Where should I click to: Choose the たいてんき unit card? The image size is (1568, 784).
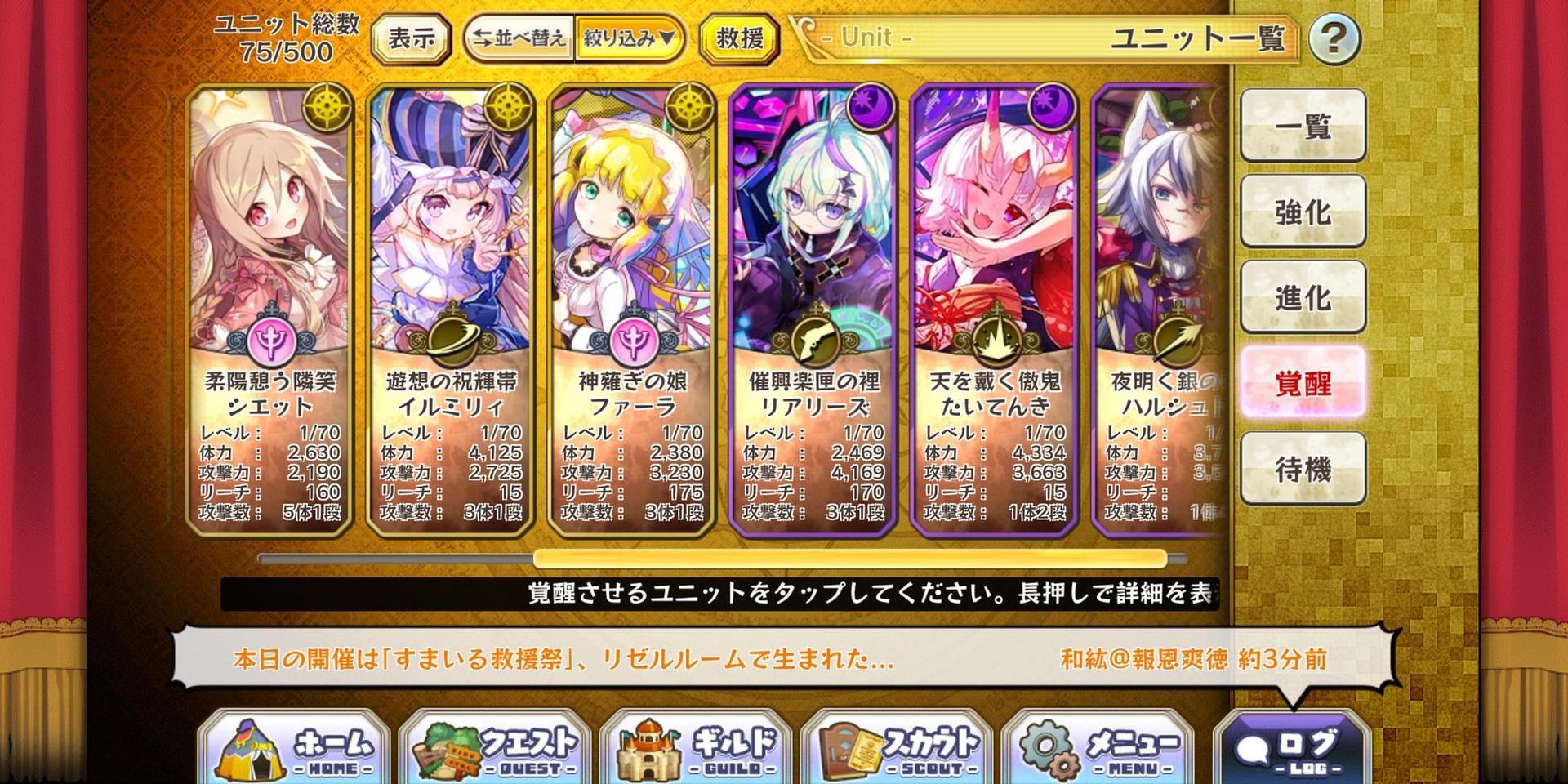pyautogui.click(x=995, y=310)
